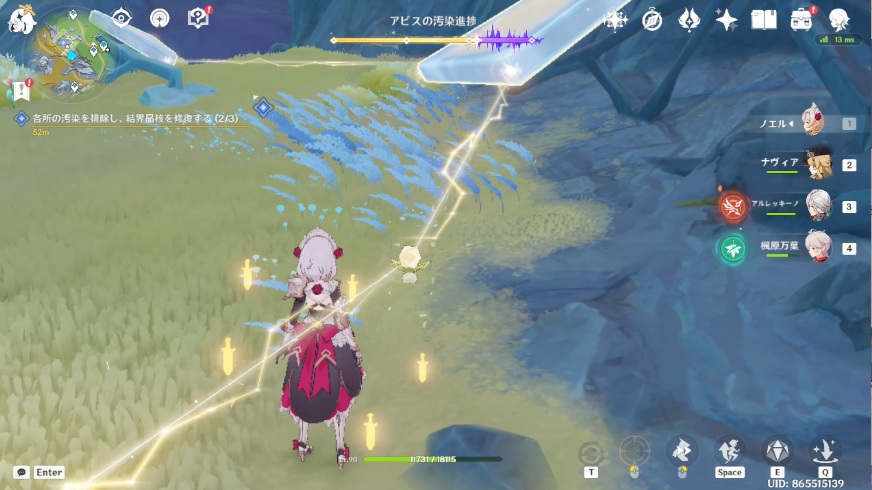This screenshot has height=490, width=872.
Task: Open the character profile head icon
Action: point(838,18)
